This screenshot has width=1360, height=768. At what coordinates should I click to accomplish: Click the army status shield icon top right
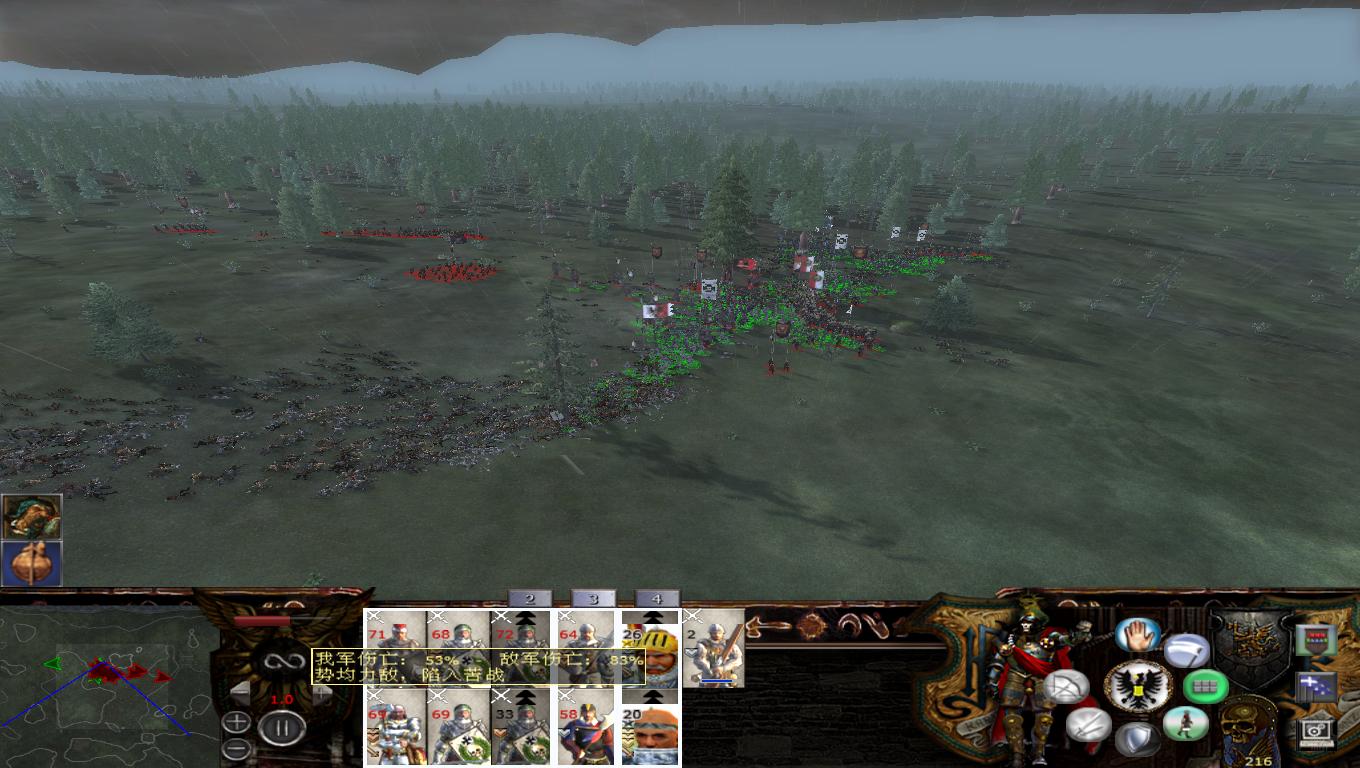pyautogui.click(x=1316, y=642)
